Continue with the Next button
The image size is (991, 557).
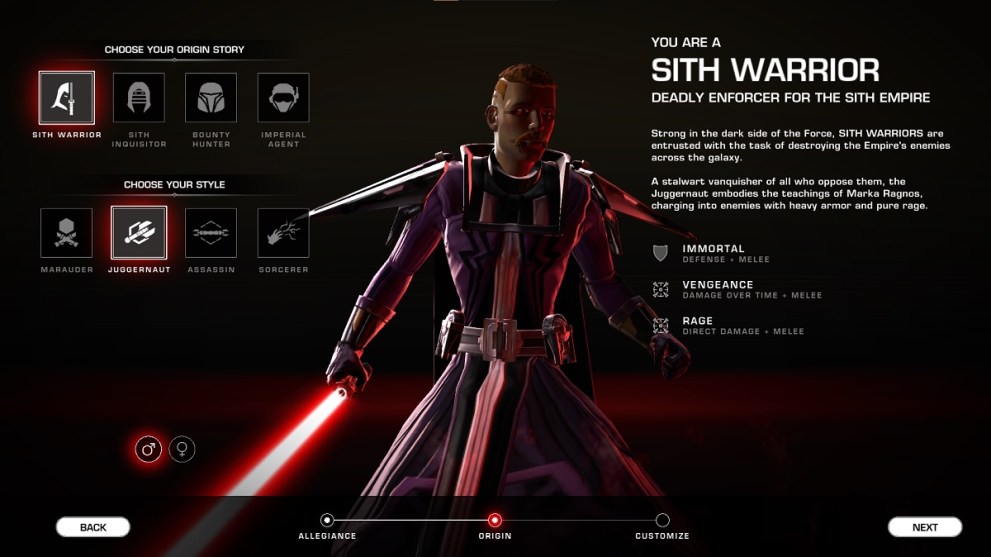click(x=925, y=527)
